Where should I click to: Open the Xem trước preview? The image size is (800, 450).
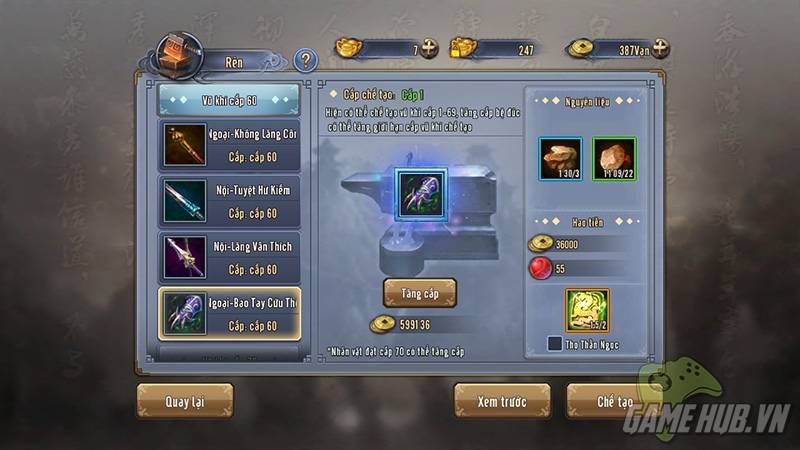tap(501, 400)
